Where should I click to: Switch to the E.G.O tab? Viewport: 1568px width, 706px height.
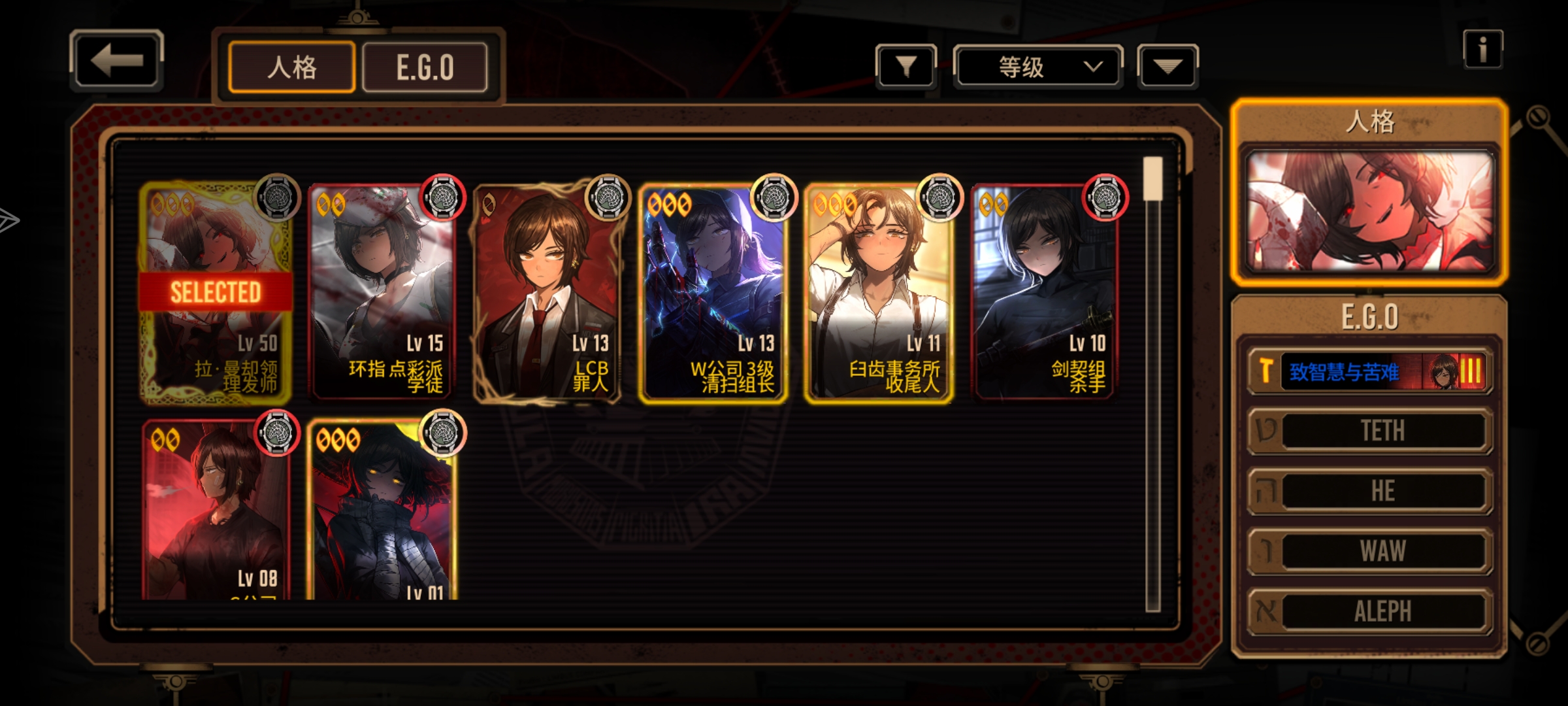click(x=425, y=67)
